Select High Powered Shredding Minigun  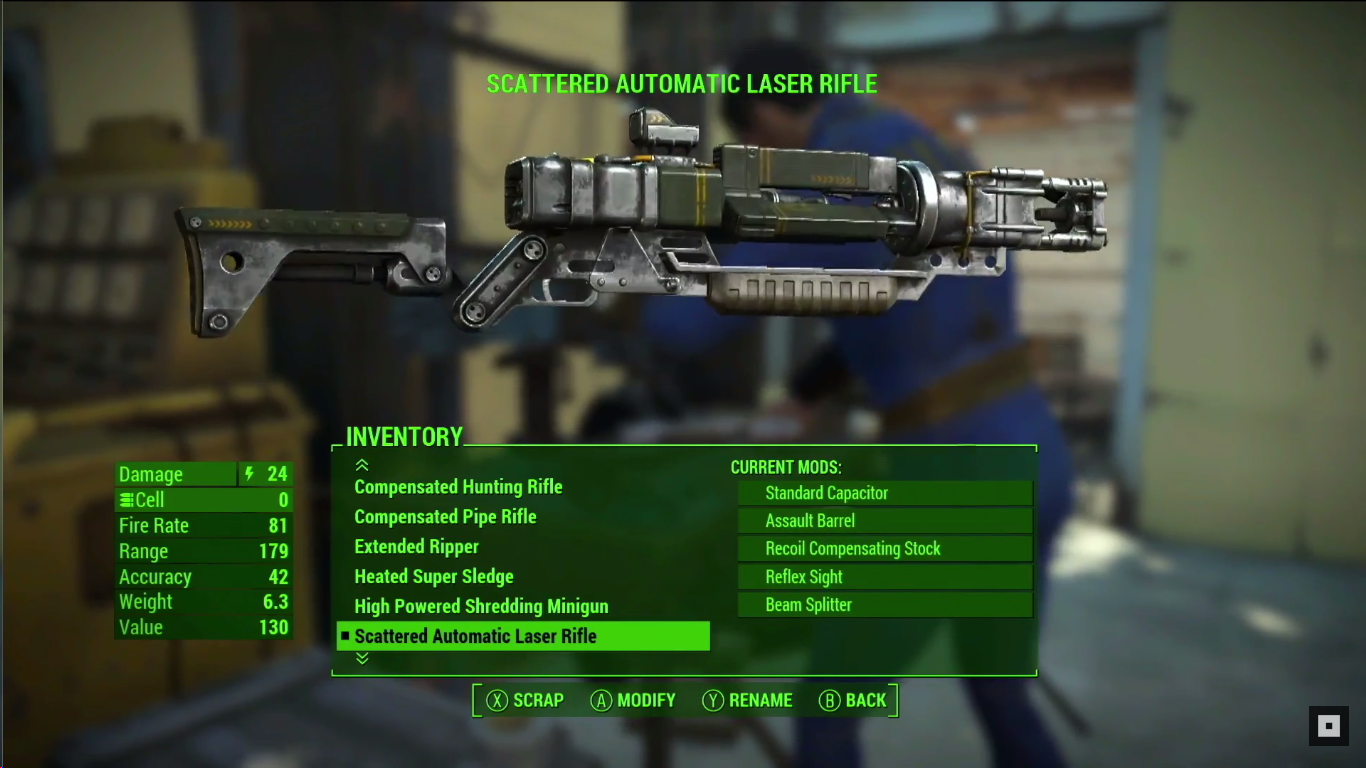click(481, 607)
